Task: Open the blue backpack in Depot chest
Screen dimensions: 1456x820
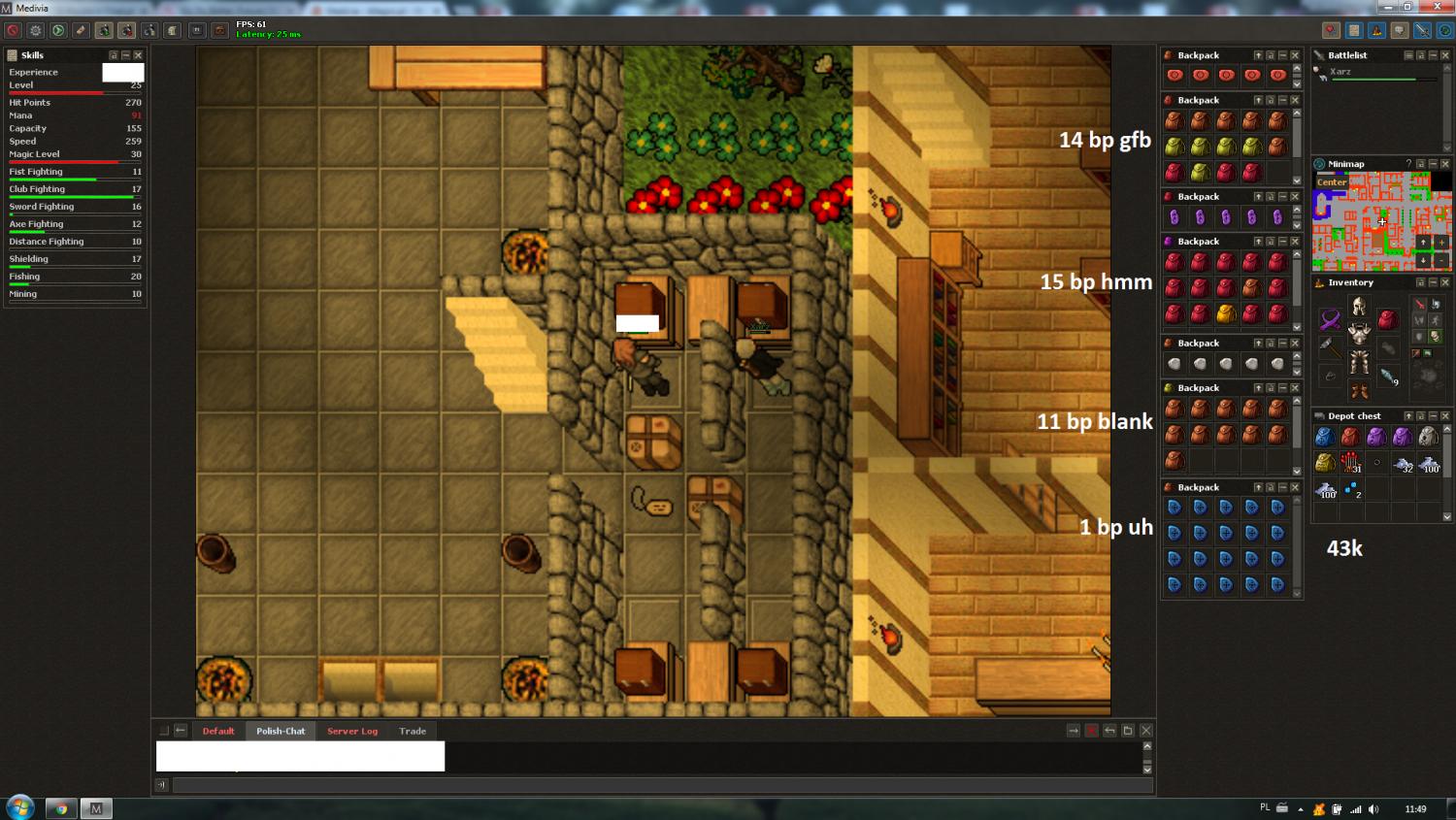Action: (x=1325, y=437)
